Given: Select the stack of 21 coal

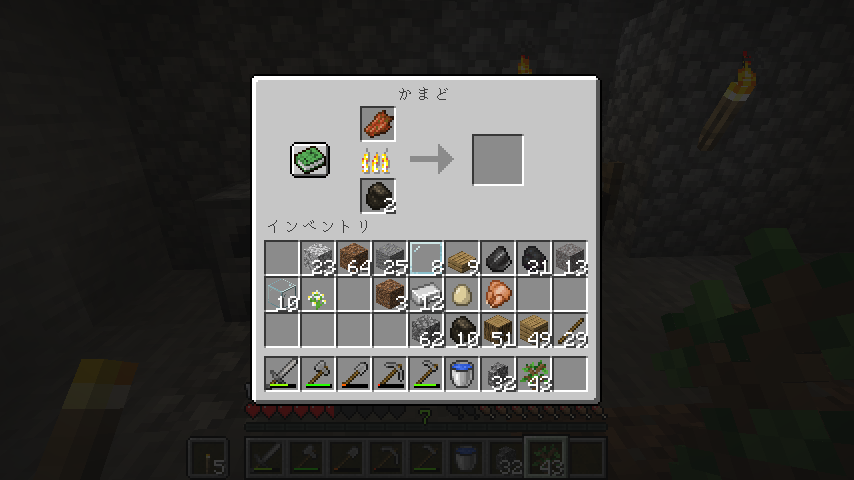Looking at the screenshot, I should (534, 259).
